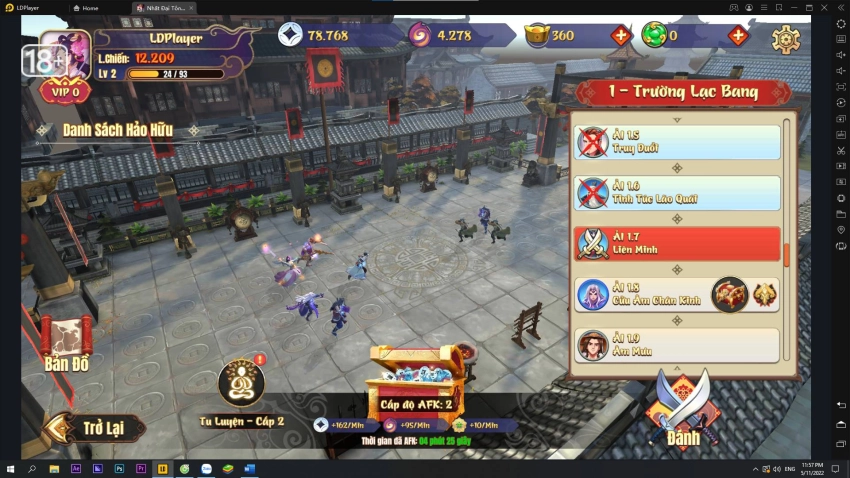
Task: Add more gold ingots with the plus button
Action: click(621, 36)
